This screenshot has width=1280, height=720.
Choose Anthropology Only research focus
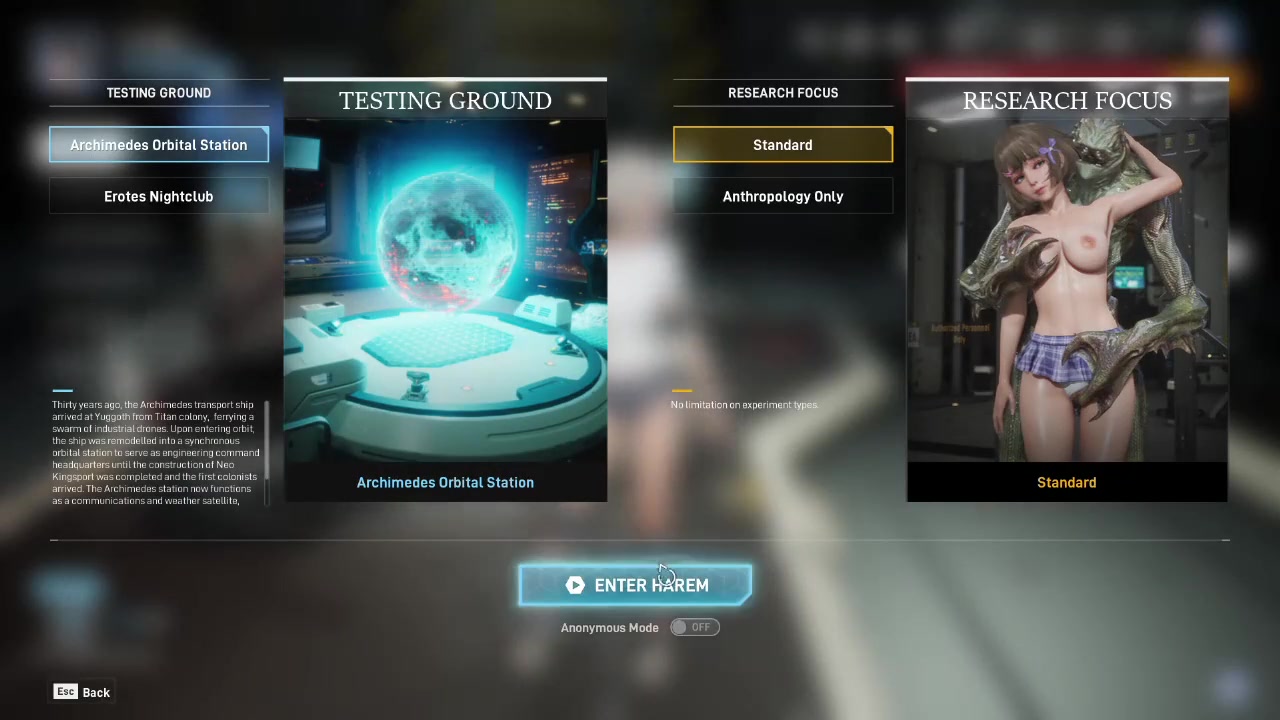coord(783,197)
